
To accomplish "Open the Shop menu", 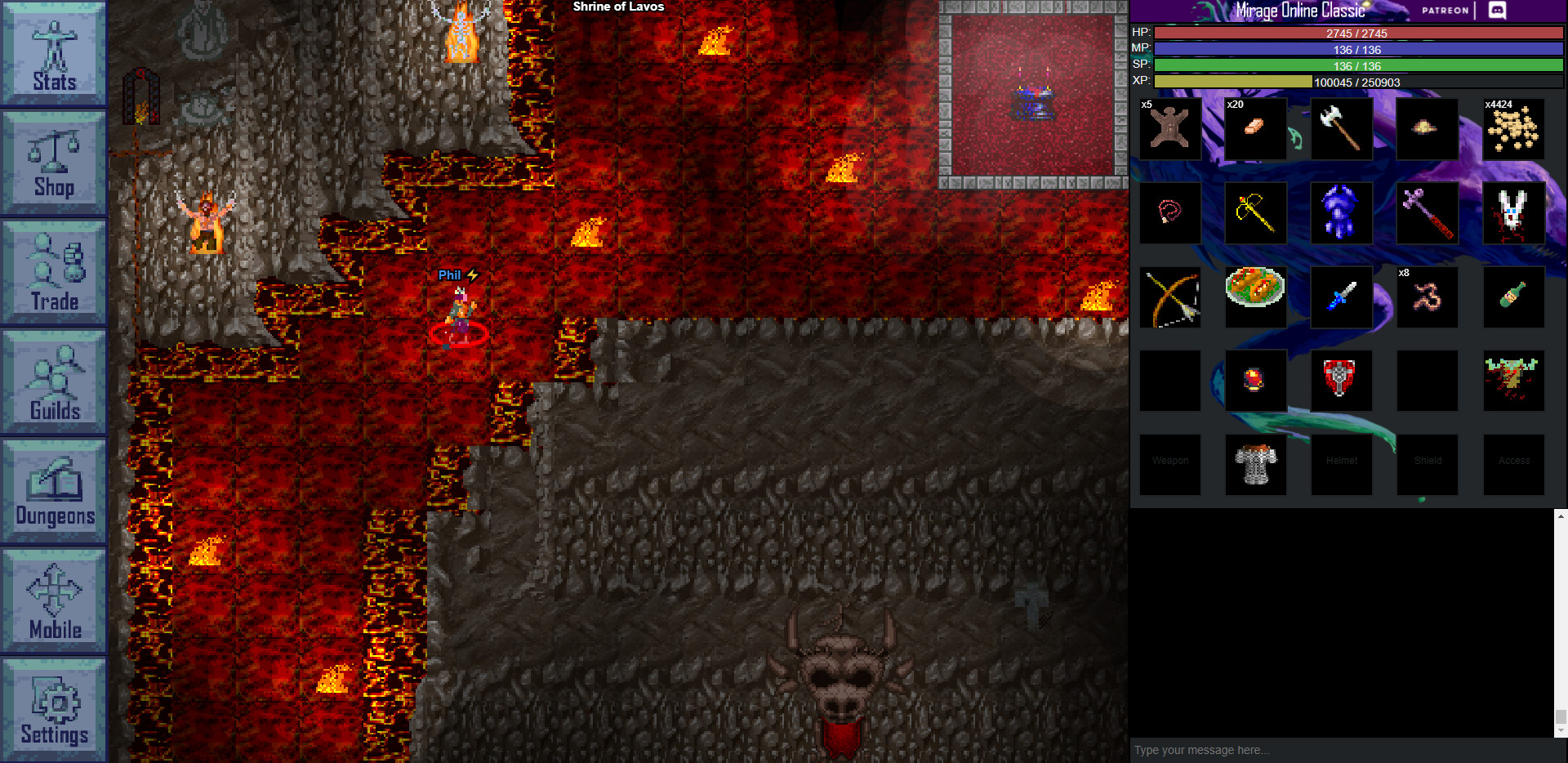I will 54,163.
